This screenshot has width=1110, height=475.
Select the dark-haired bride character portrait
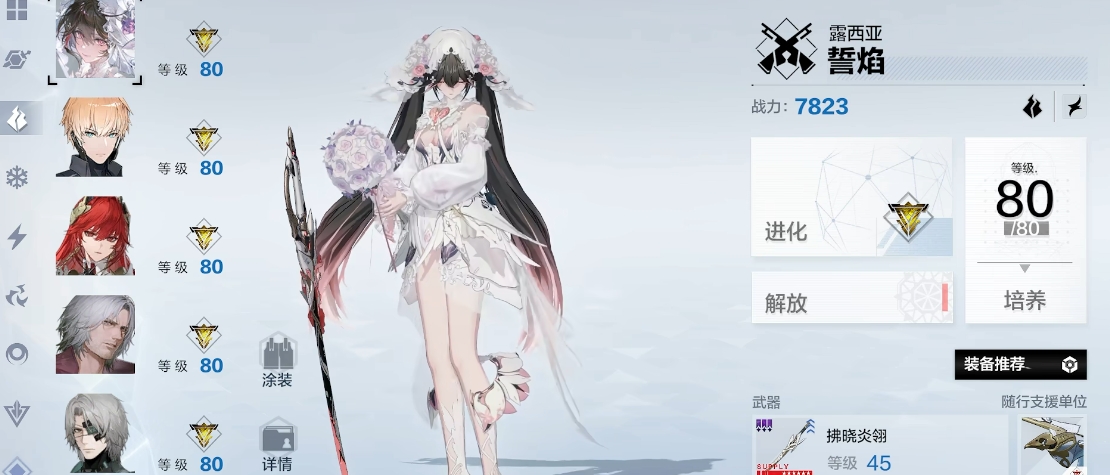point(93,40)
